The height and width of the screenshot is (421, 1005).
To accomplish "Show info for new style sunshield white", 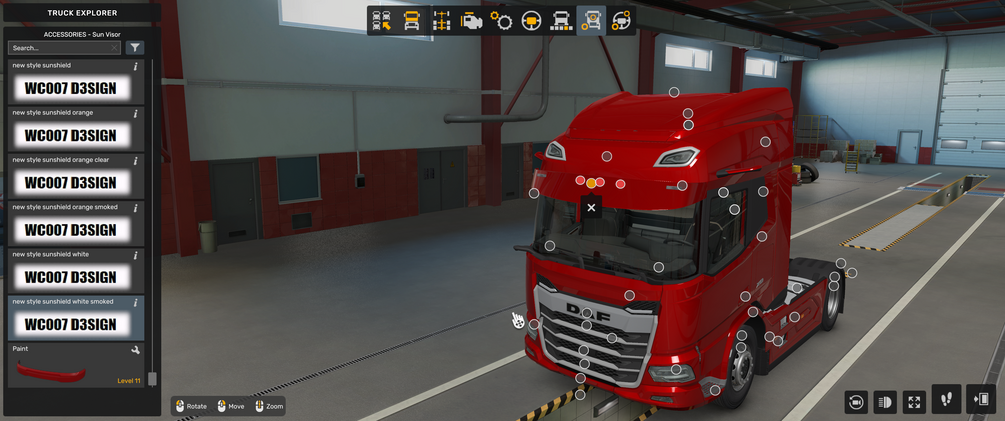I will tap(136, 255).
